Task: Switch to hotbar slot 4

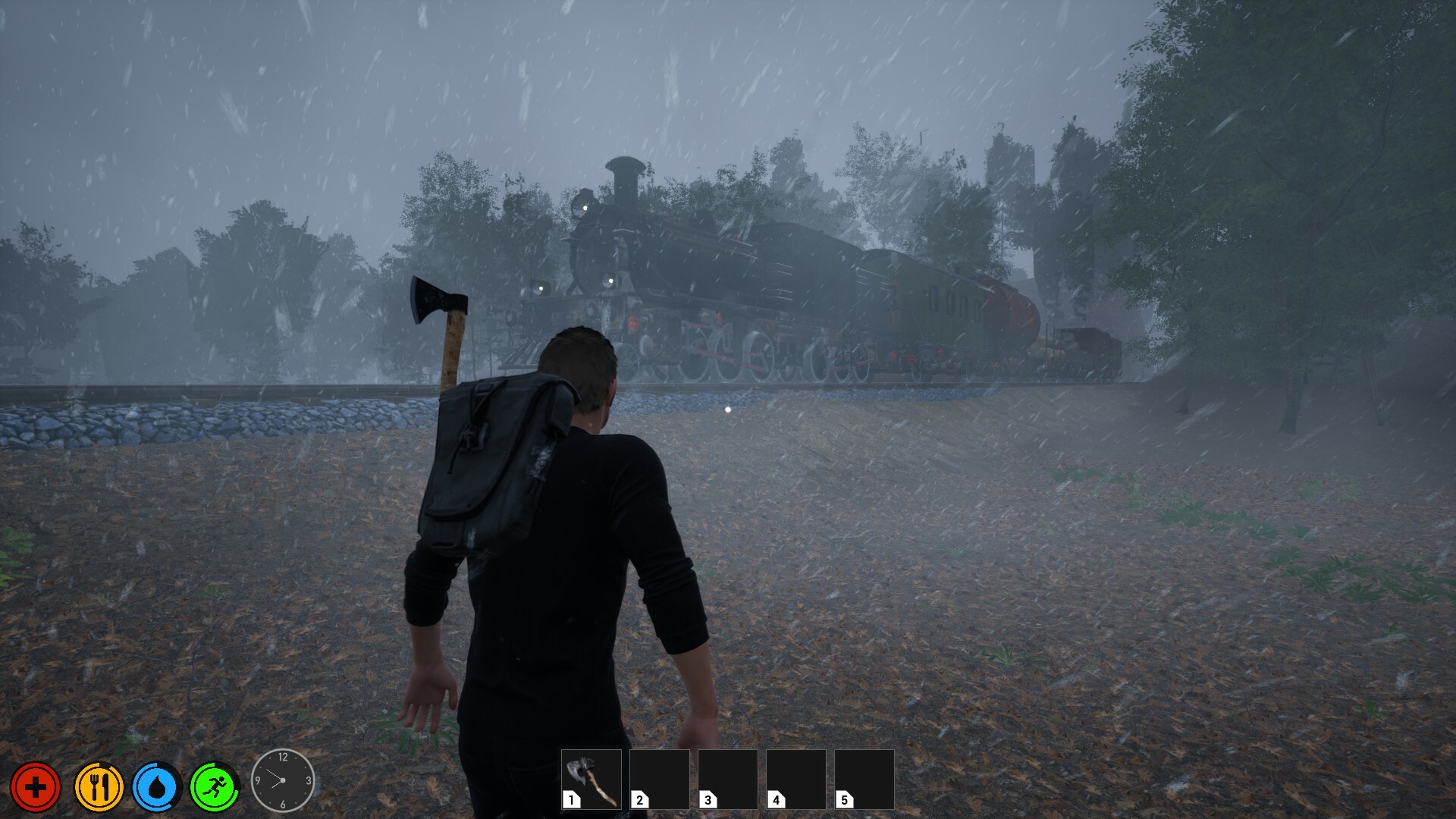Action: pos(795,780)
